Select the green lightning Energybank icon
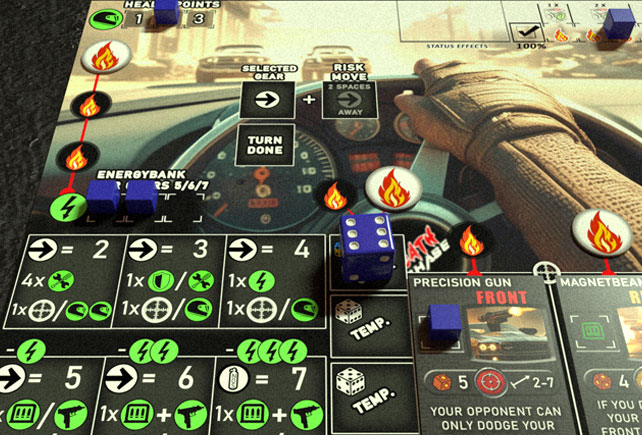This screenshot has height=435, width=642. tap(65, 209)
